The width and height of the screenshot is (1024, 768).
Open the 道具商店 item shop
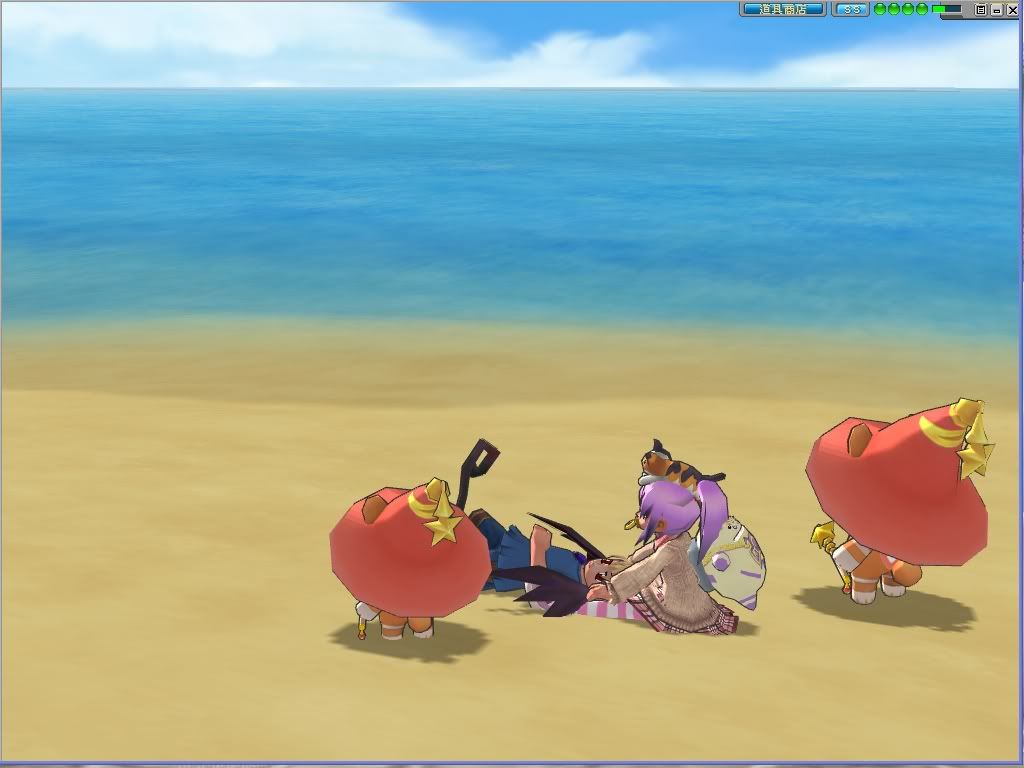click(x=782, y=9)
